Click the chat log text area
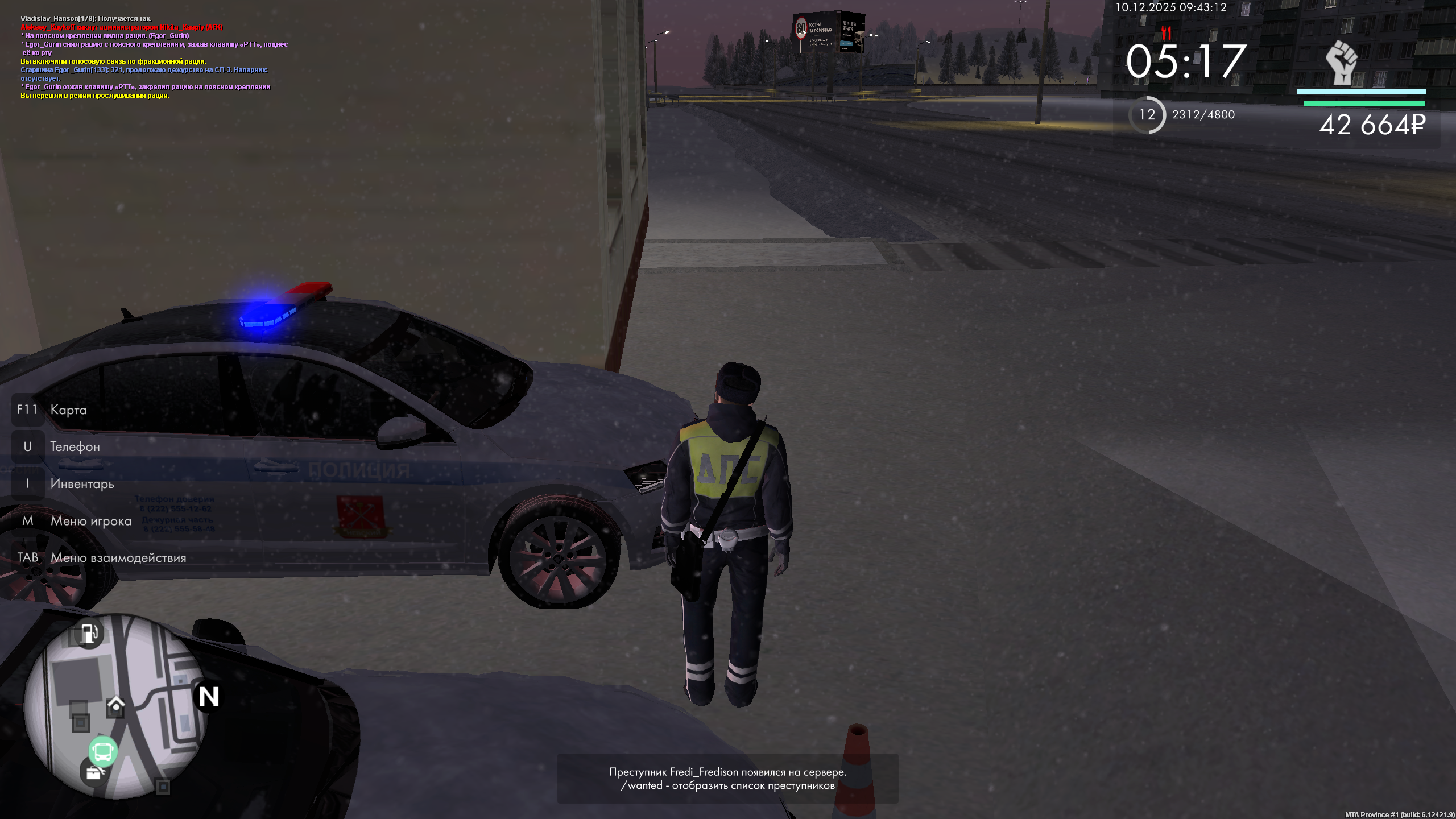The image size is (1456, 819). coord(154,57)
